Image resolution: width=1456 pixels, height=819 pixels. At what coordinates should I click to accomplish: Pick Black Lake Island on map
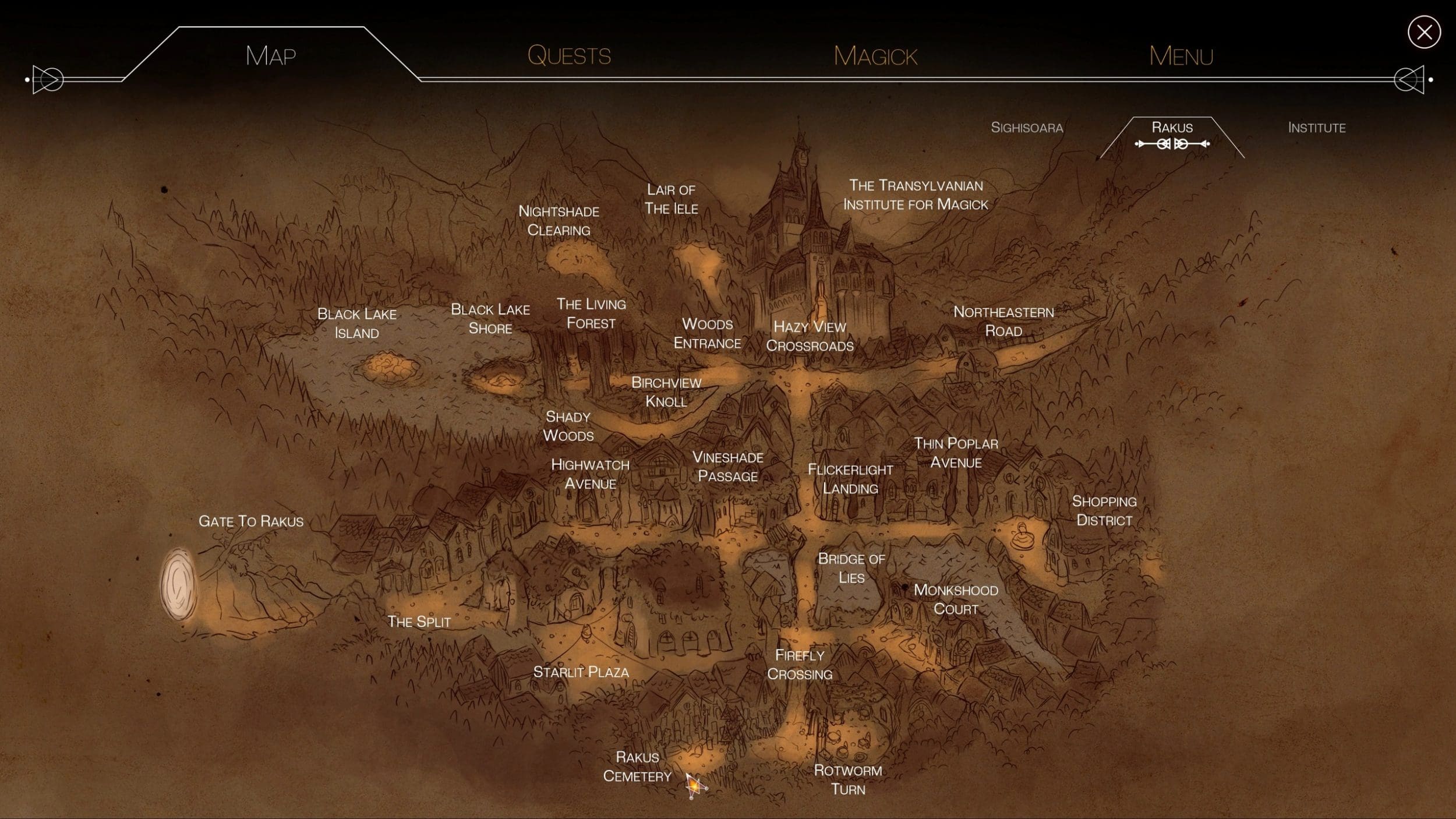(x=356, y=323)
